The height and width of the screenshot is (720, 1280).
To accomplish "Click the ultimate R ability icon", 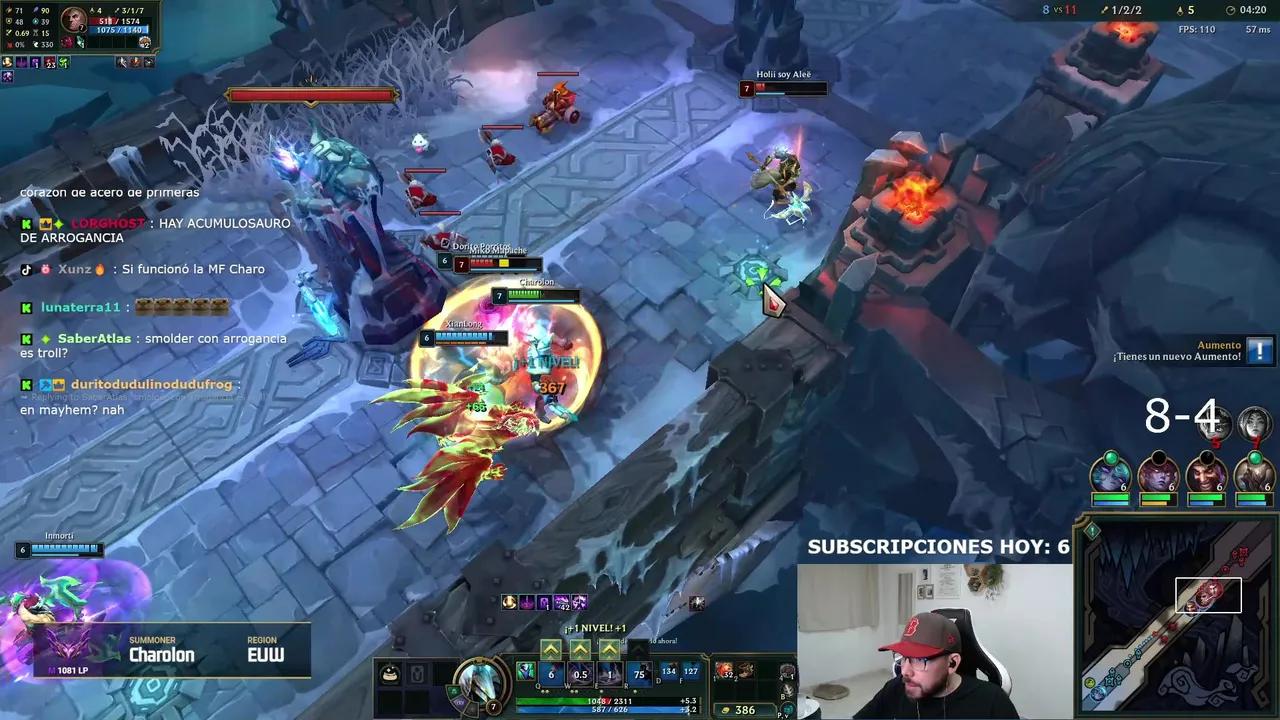I will pos(639,673).
